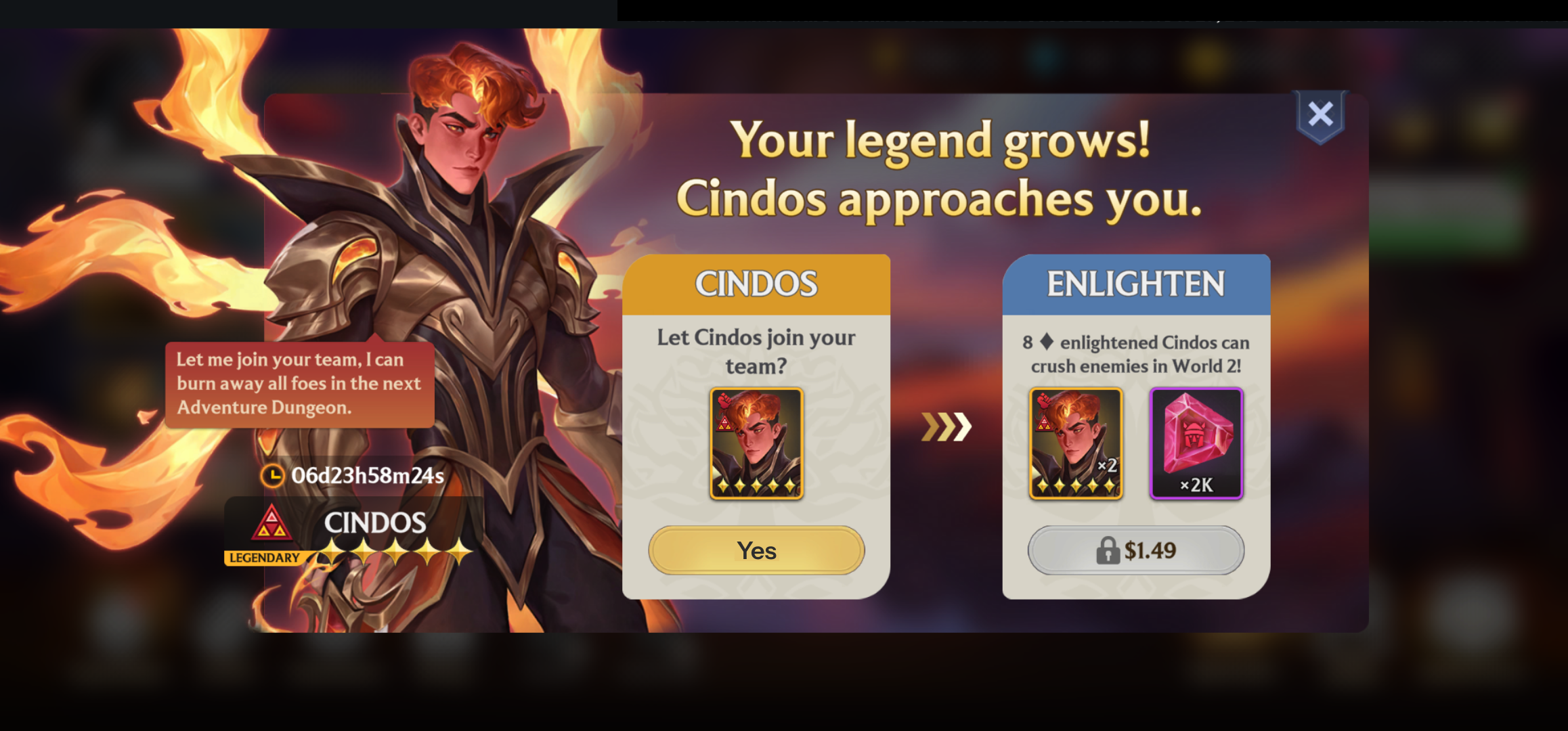This screenshot has height=731, width=1568.
Task: Buy the Enlighten offer for $1.49
Action: [1136, 550]
